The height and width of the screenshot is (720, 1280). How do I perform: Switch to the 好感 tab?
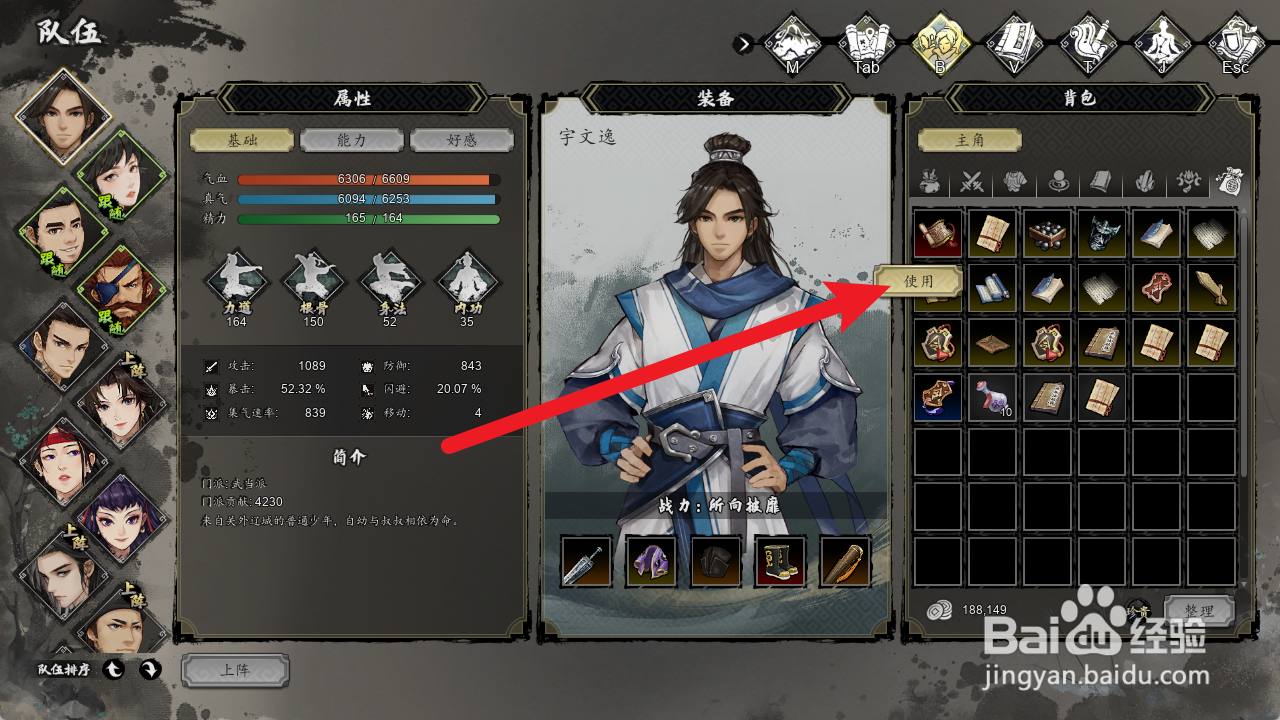[461, 140]
